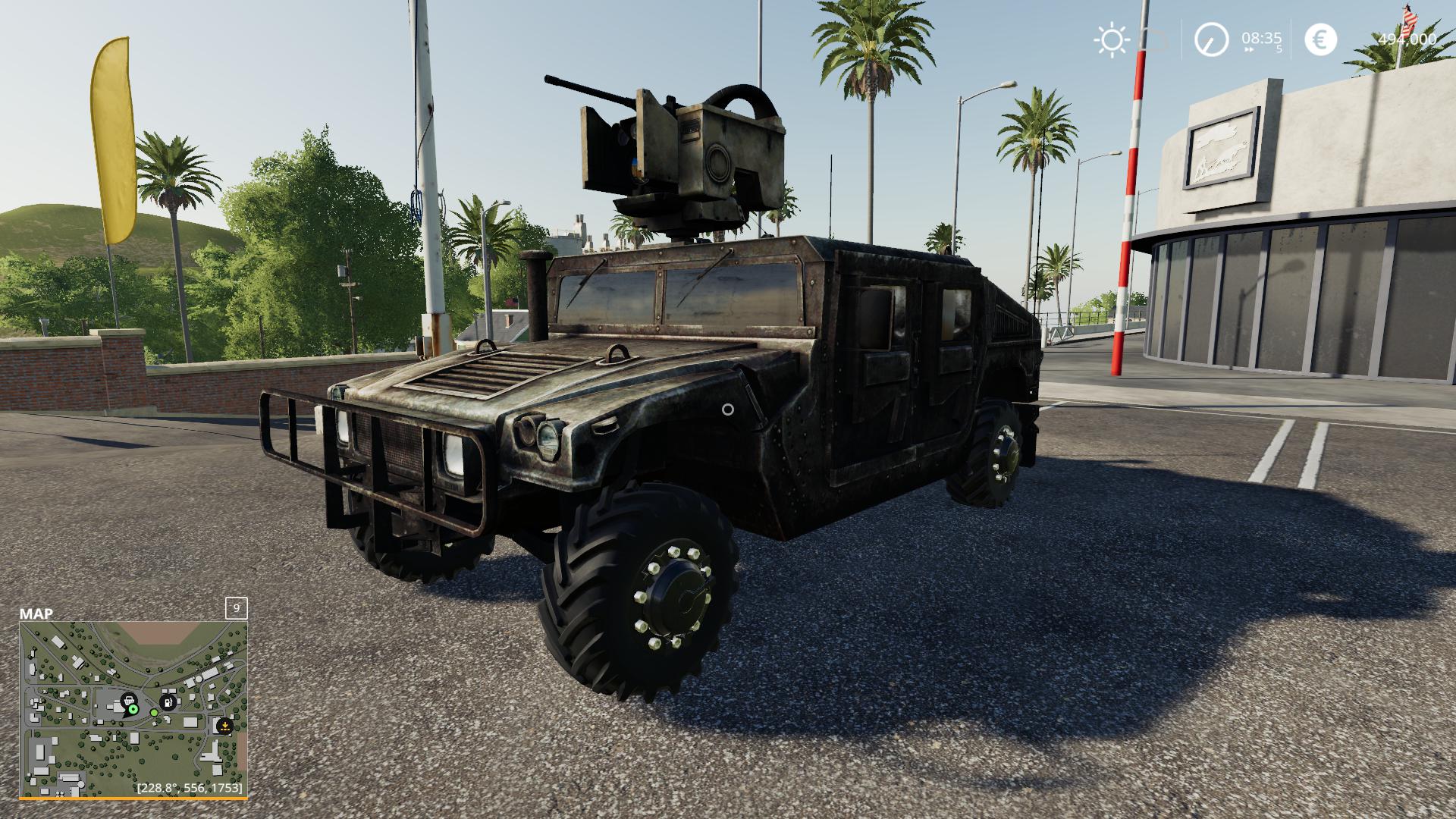Click the fuel station icon on the minimap
Viewport: 1456px width, 819px height.
168,701
